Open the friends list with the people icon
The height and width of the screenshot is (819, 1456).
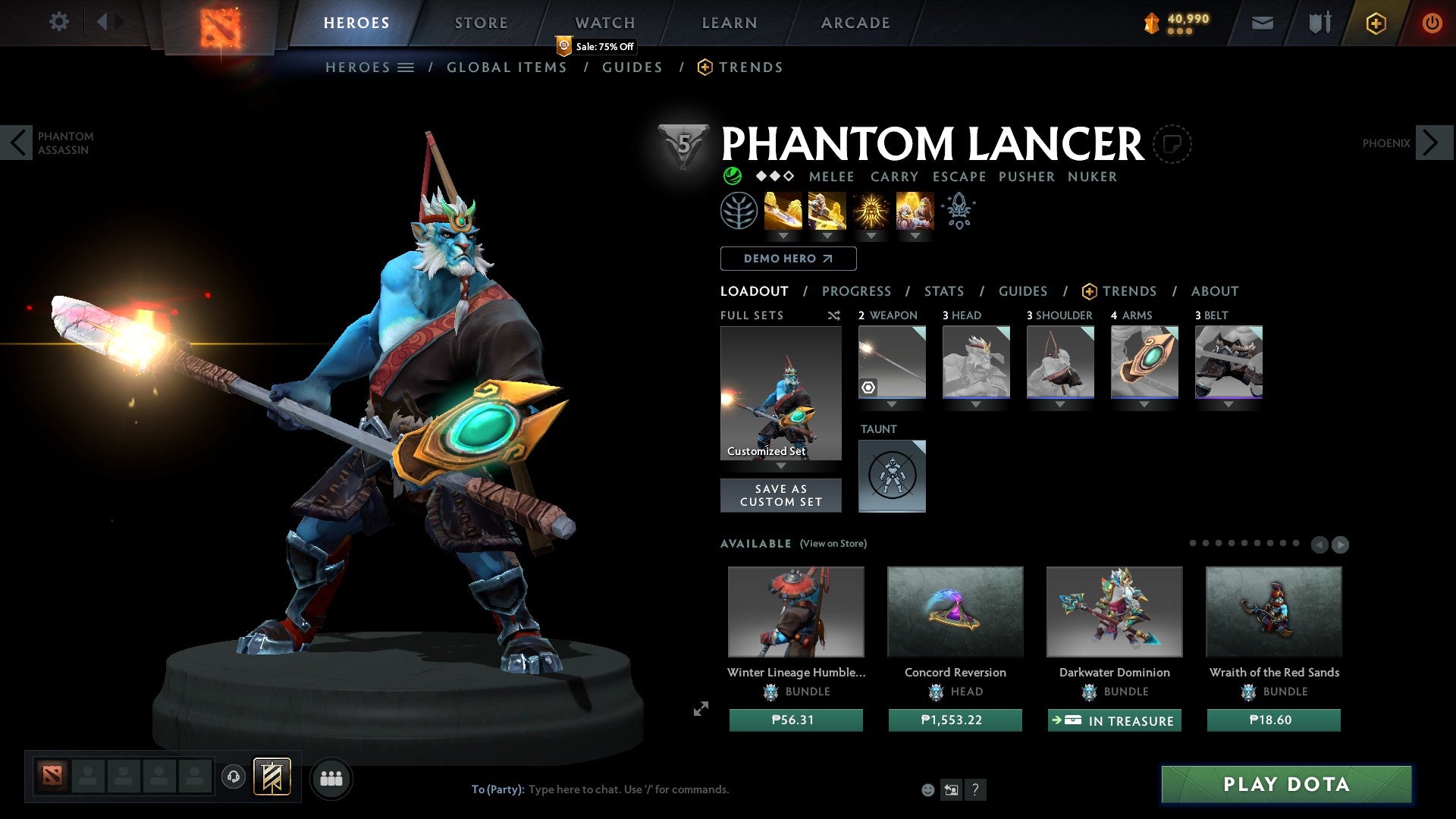click(x=330, y=778)
